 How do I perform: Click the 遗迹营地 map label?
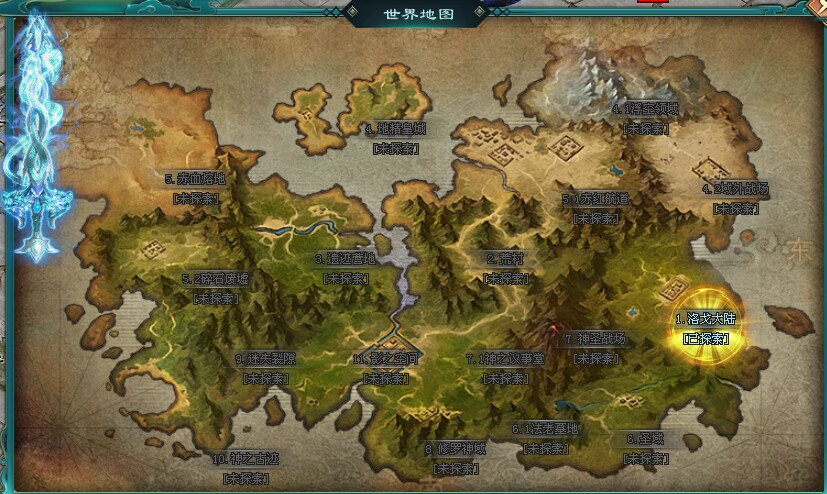[344, 258]
